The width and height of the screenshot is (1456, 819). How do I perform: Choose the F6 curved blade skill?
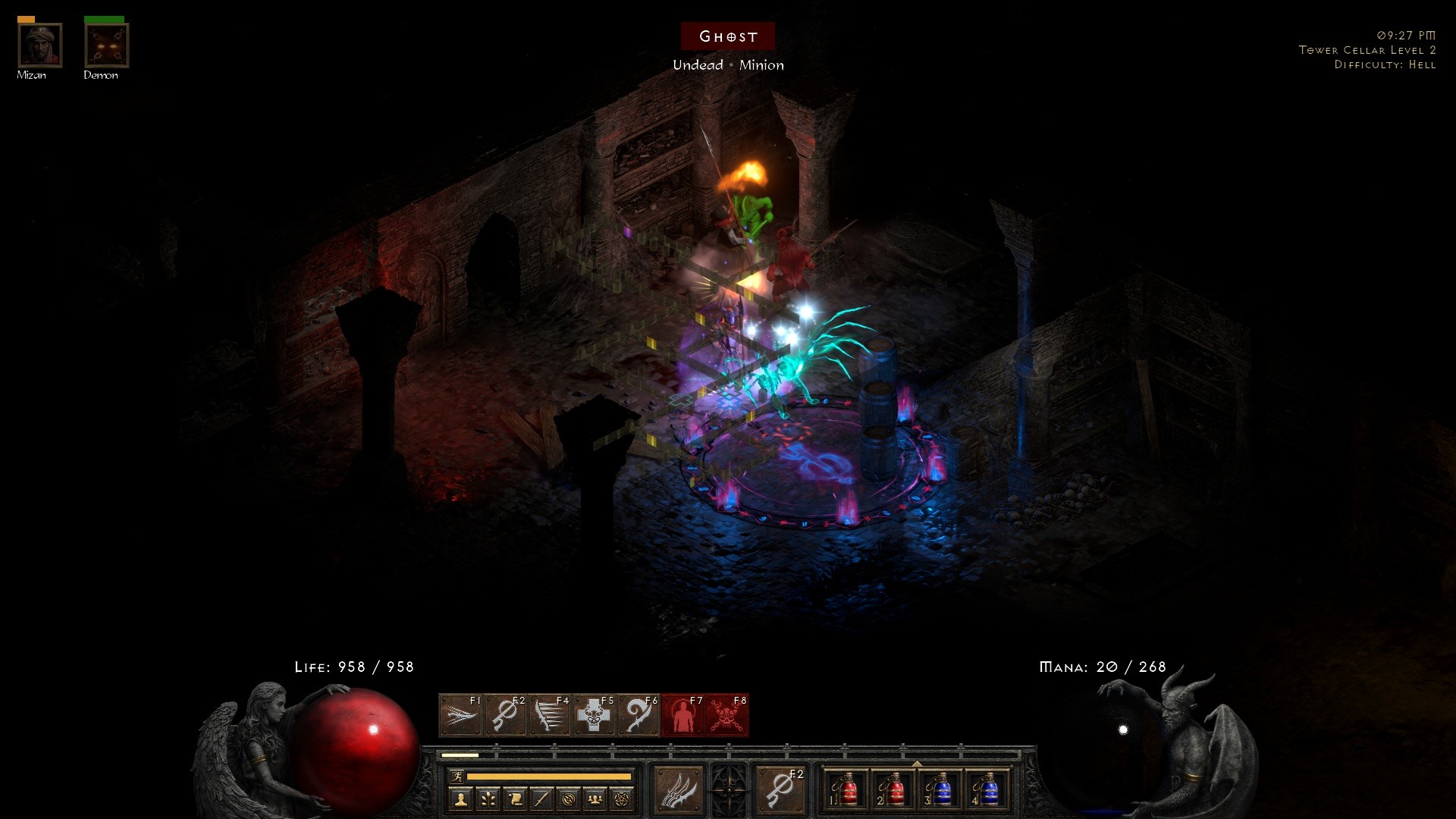(638, 715)
